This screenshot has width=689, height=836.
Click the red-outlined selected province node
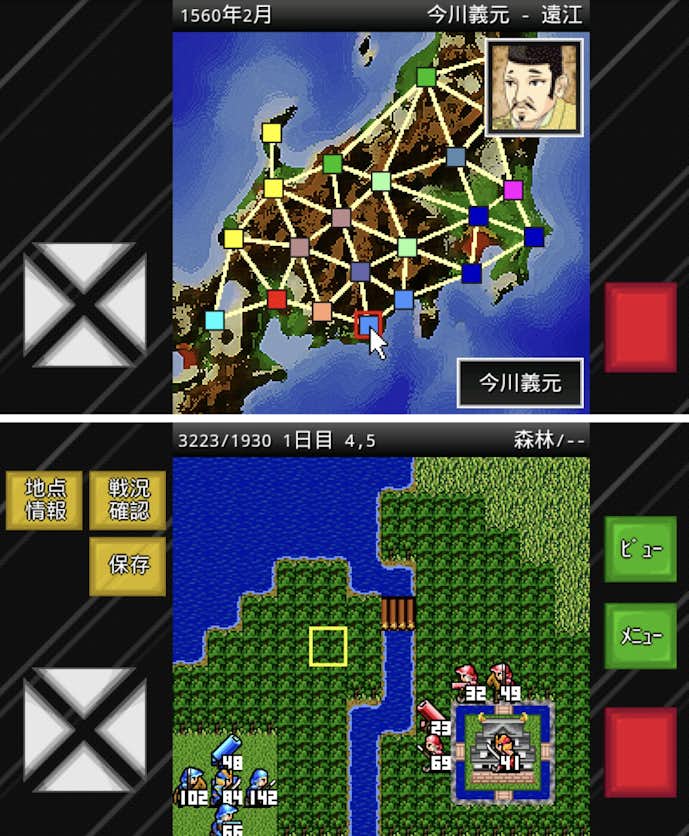coord(368,323)
